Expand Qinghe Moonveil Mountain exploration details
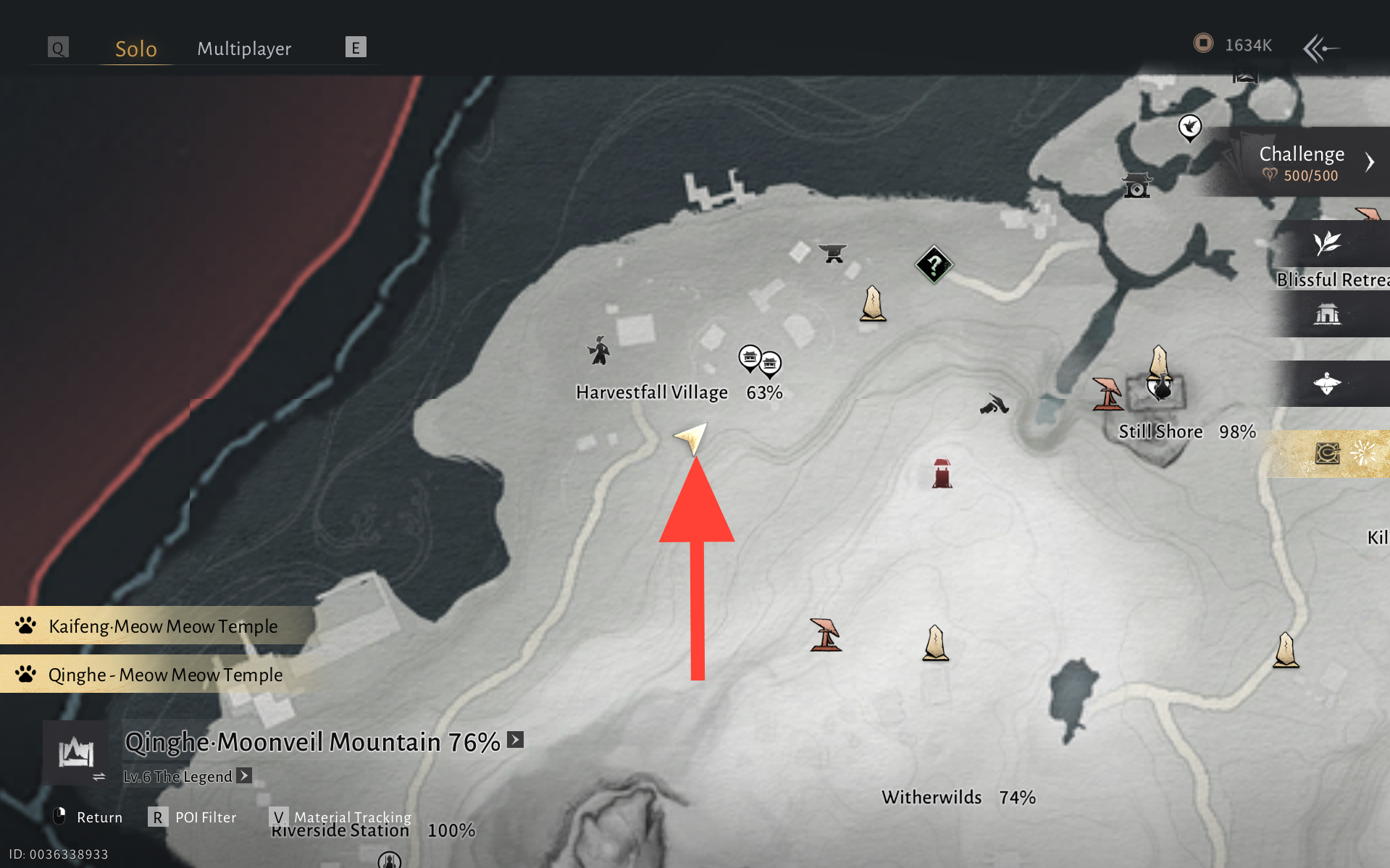Screen dimensions: 1390x868 tap(515, 740)
